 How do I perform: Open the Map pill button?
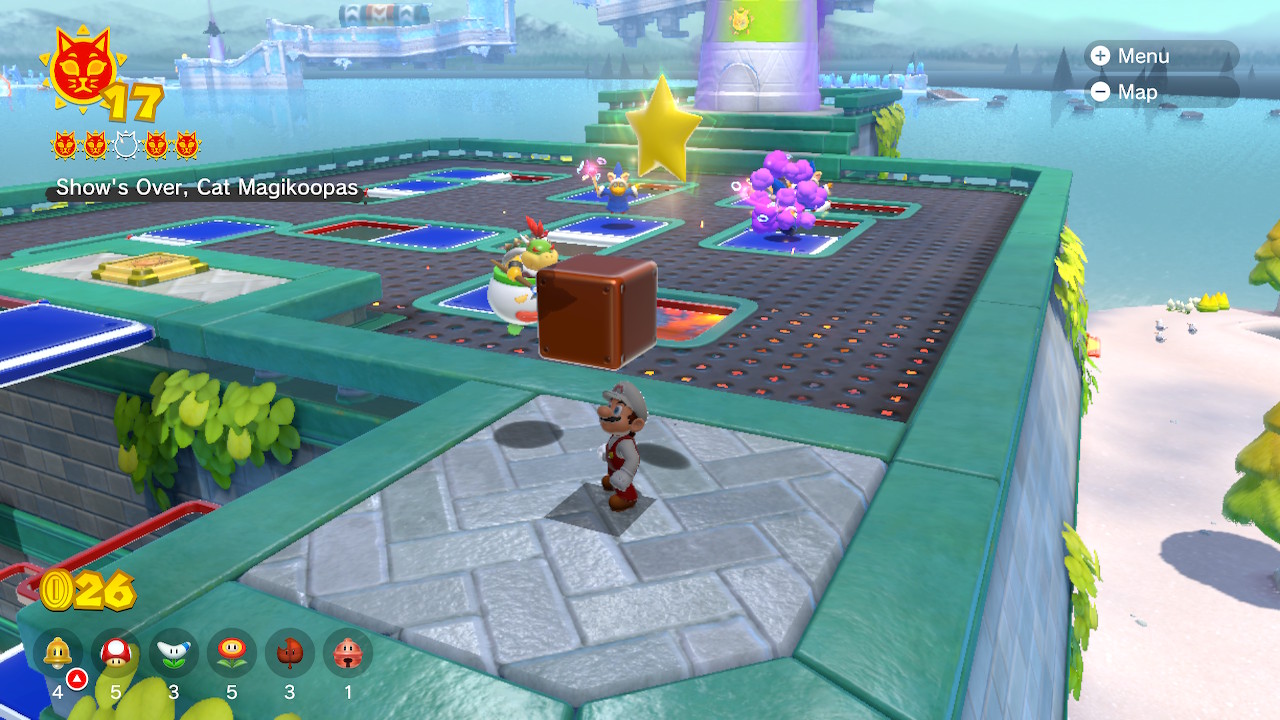click(1160, 92)
